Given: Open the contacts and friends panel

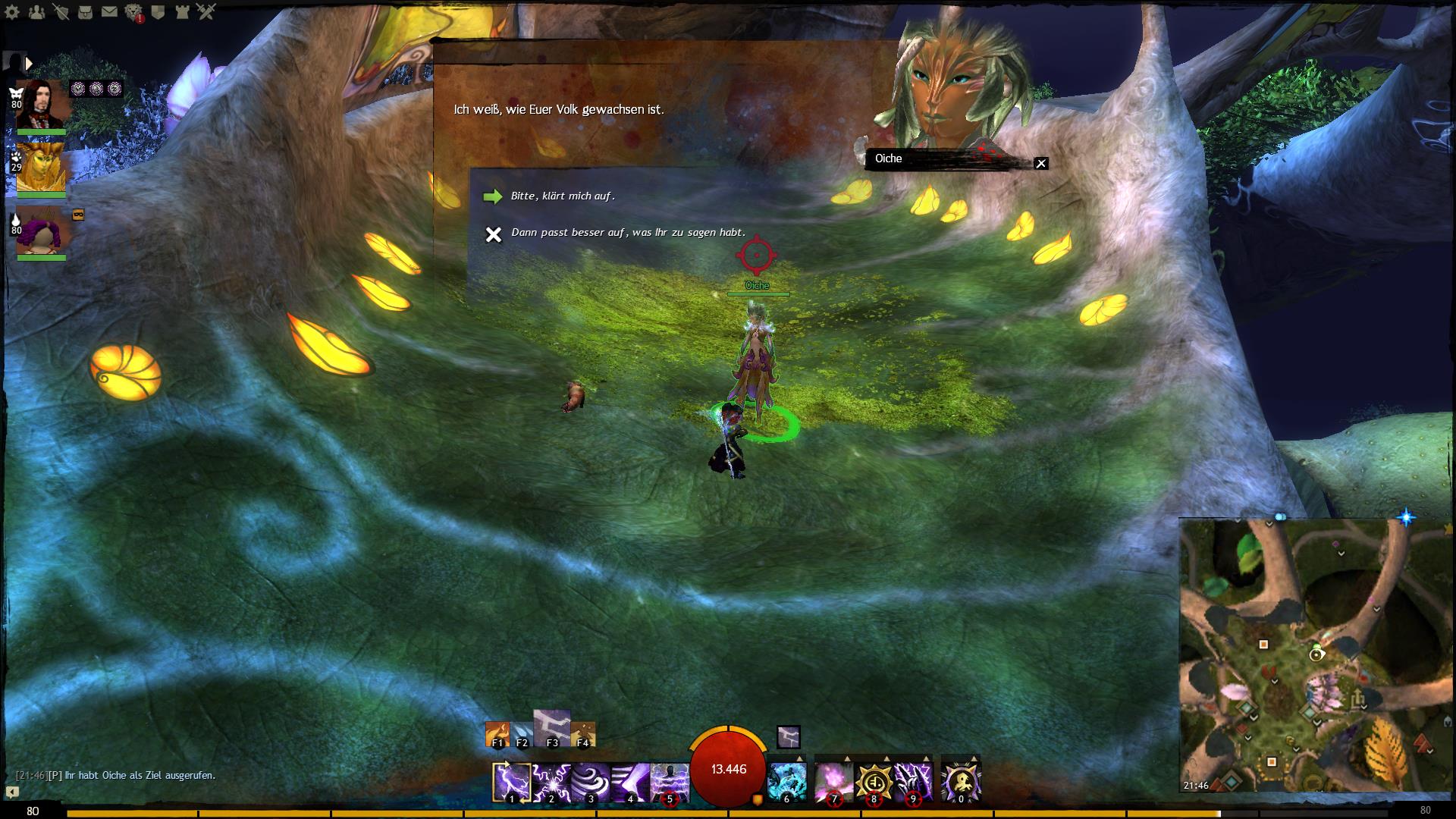Looking at the screenshot, I should [36, 12].
